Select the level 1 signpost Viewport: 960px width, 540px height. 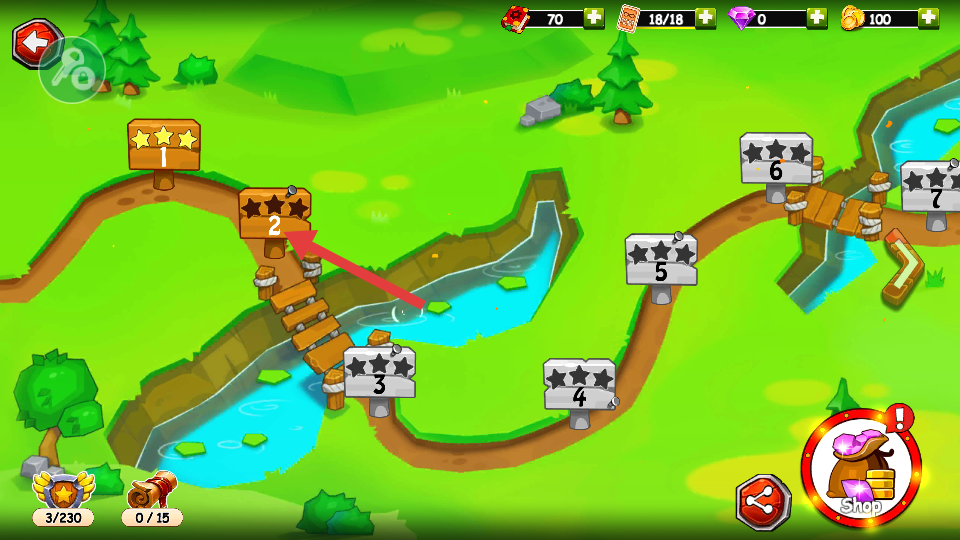163,146
